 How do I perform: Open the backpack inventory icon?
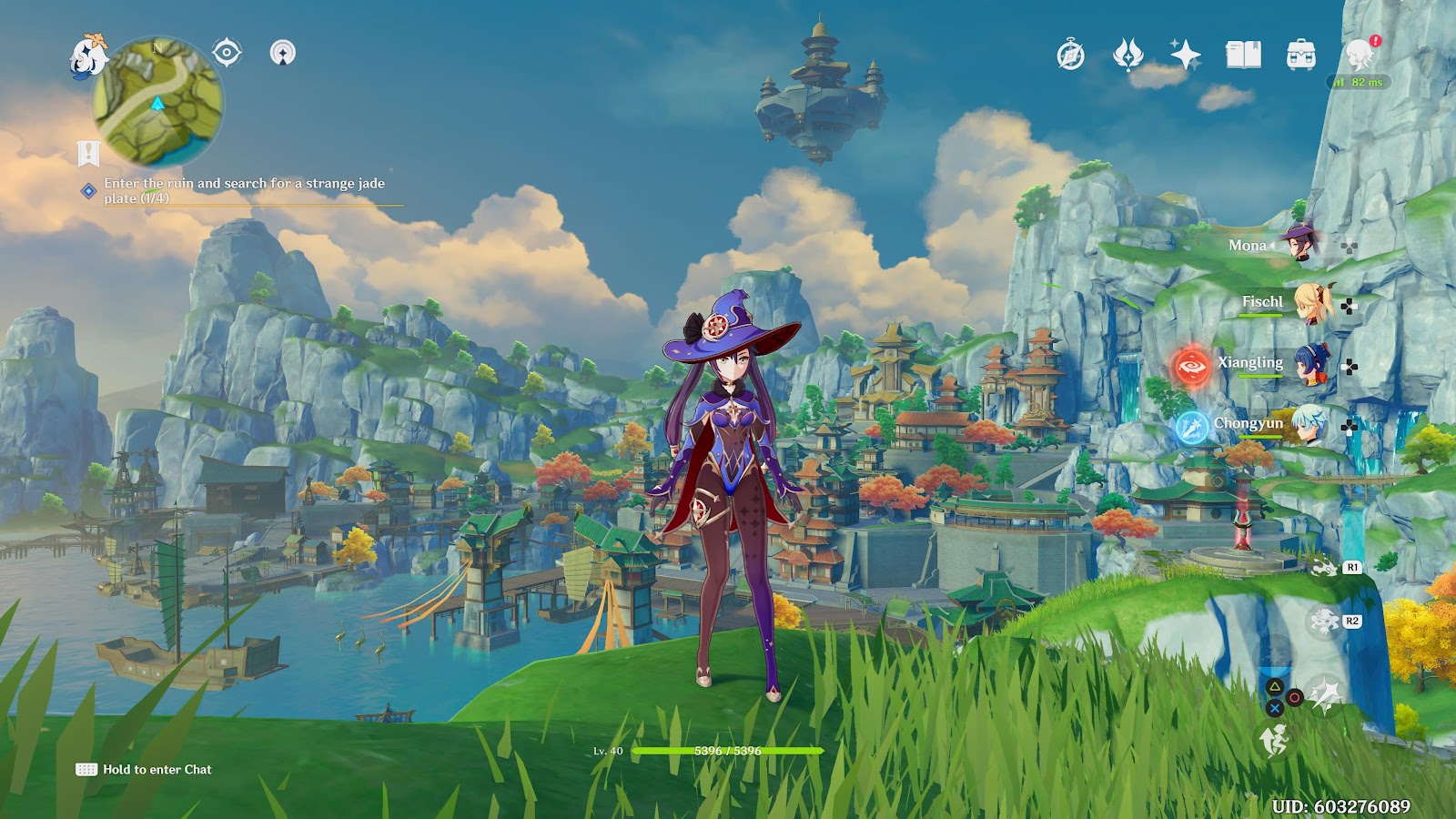[1301, 56]
